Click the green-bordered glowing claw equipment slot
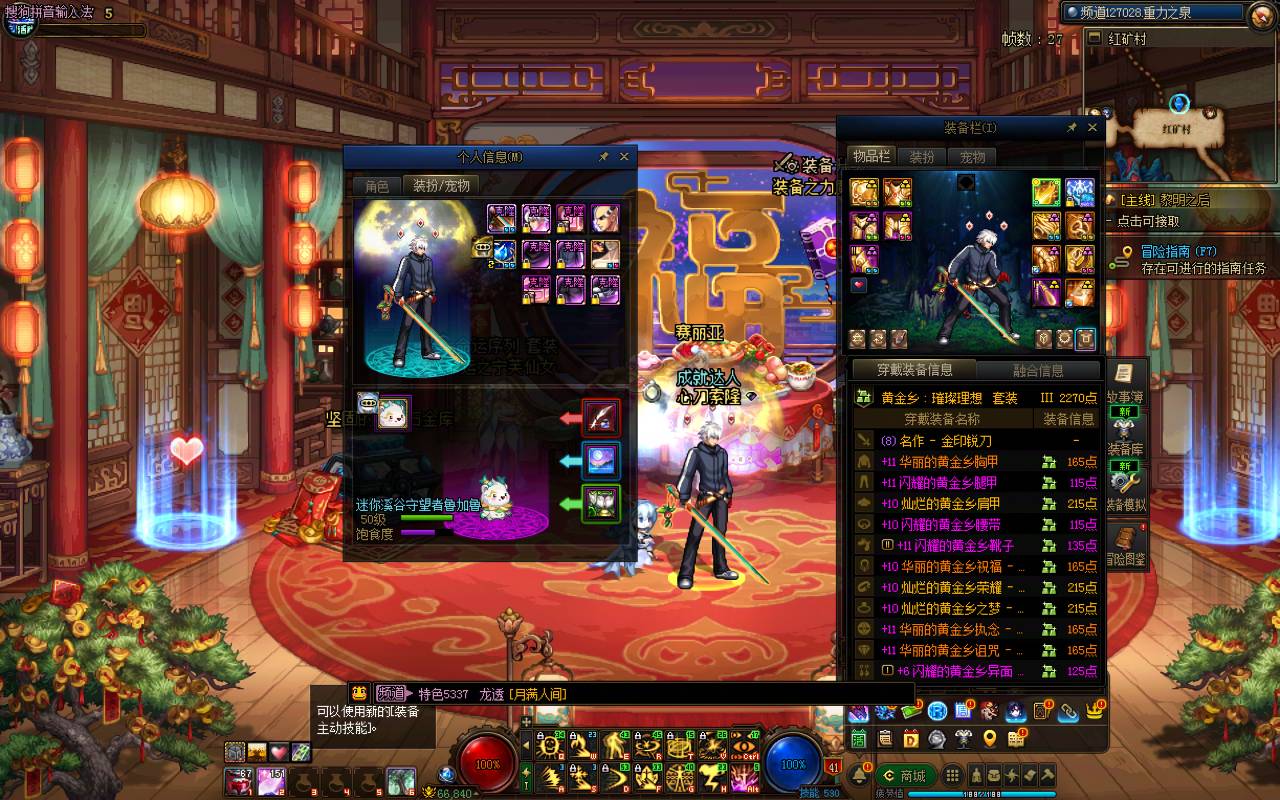1280x800 pixels. 602,503
